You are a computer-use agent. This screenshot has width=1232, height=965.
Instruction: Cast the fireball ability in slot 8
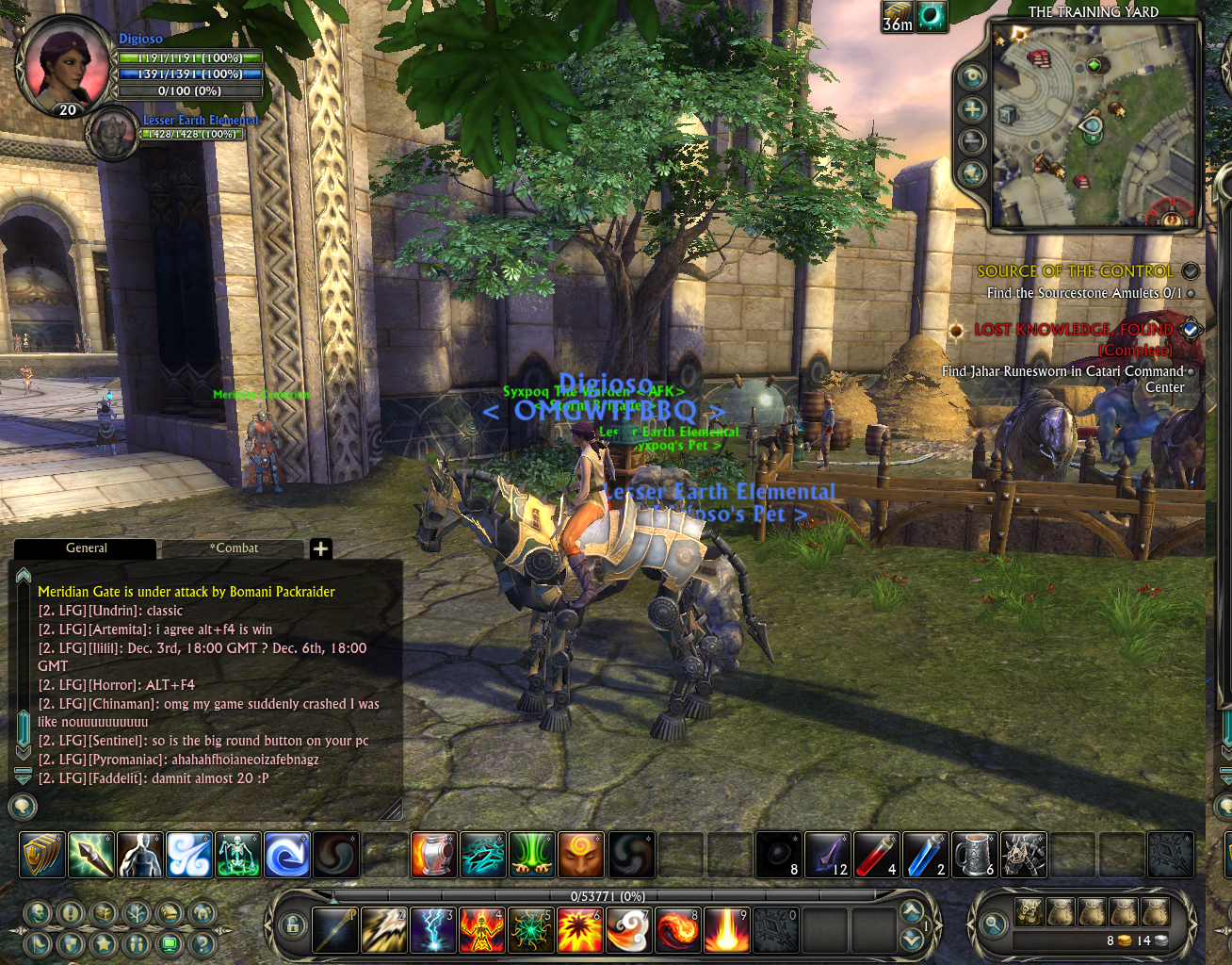[x=678, y=930]
